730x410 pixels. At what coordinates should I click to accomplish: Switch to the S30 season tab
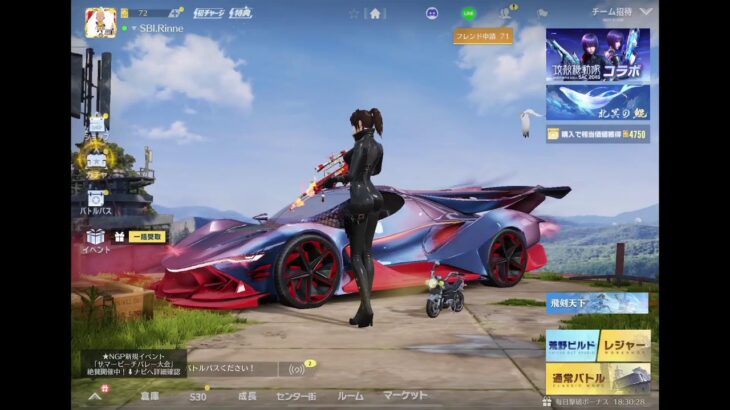click(198, 396)
